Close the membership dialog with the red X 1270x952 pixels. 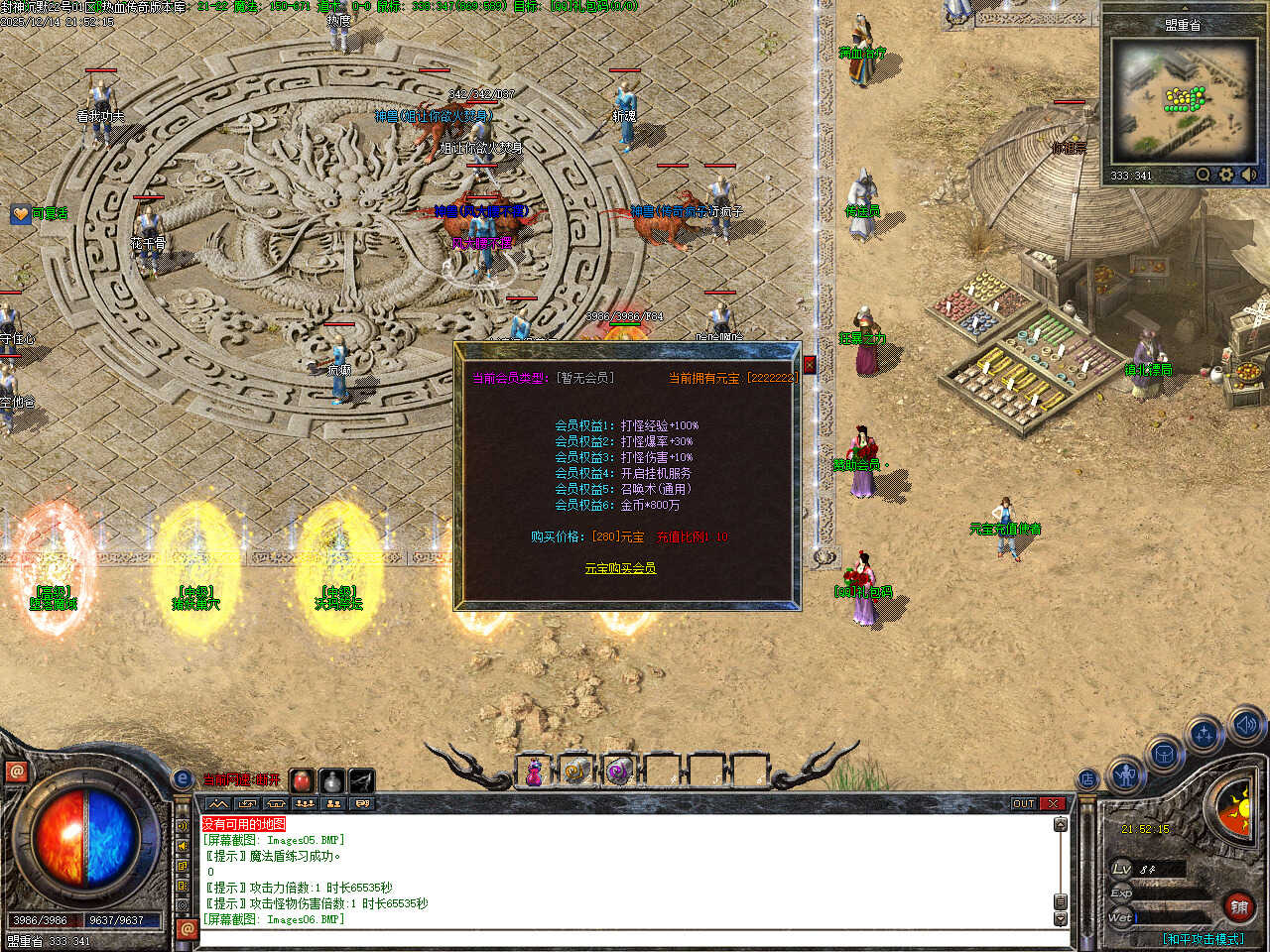coord(810,365)
